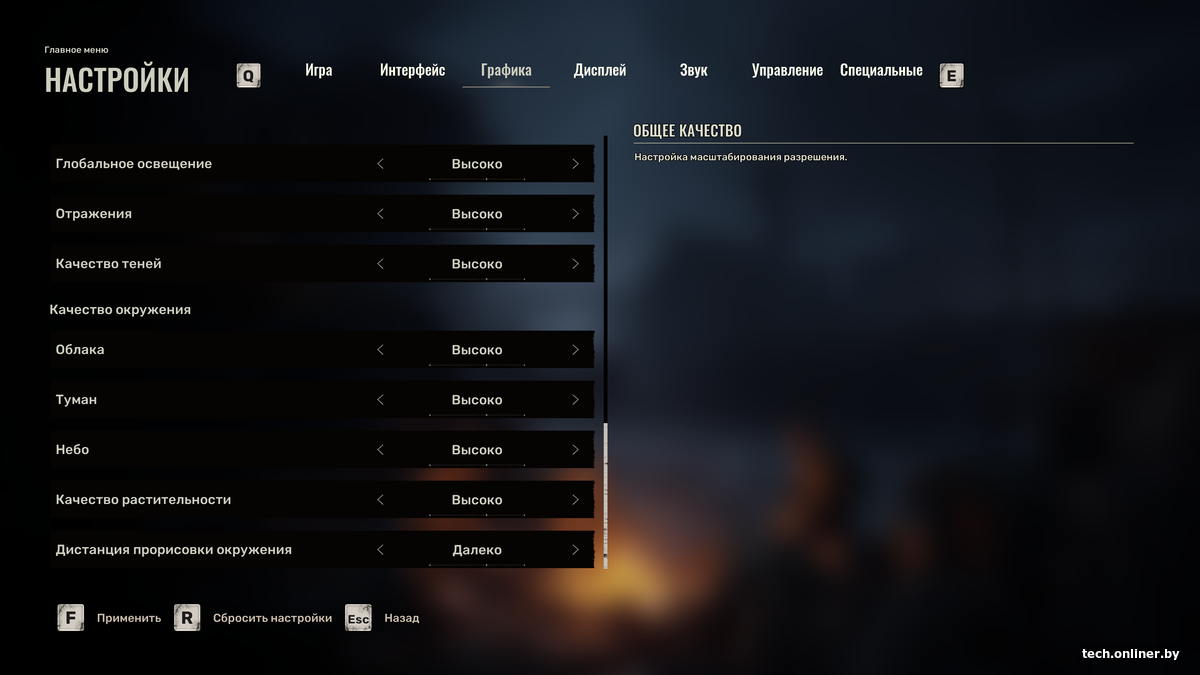Open the Интерфейс settings tab

pos(412,71)
